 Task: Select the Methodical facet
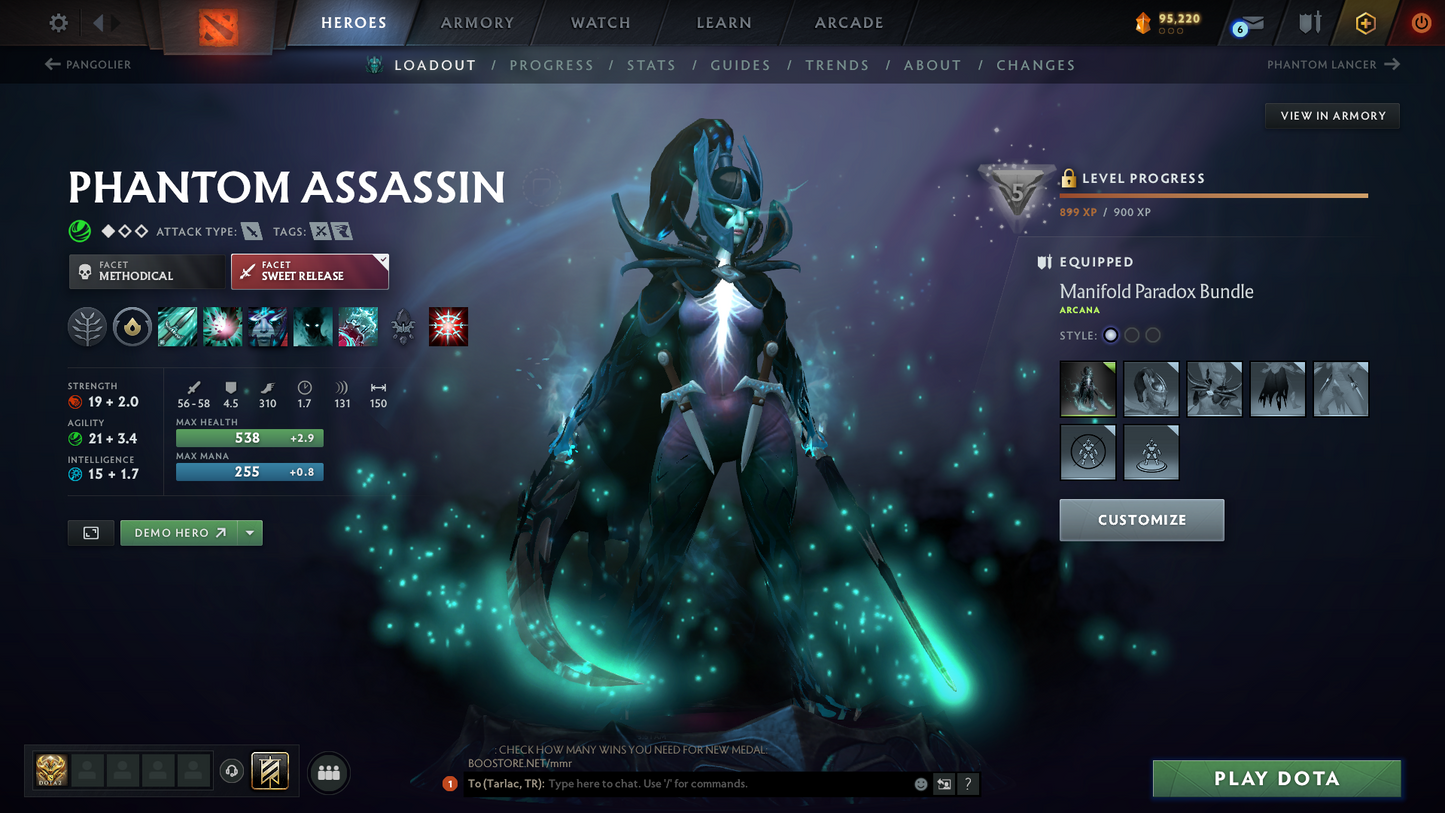click(x=147, y=271)
